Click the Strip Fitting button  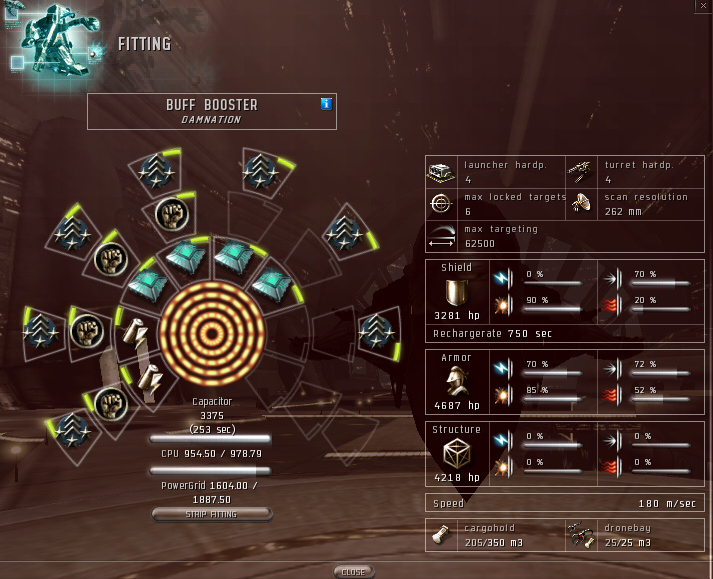pos(211,514)
